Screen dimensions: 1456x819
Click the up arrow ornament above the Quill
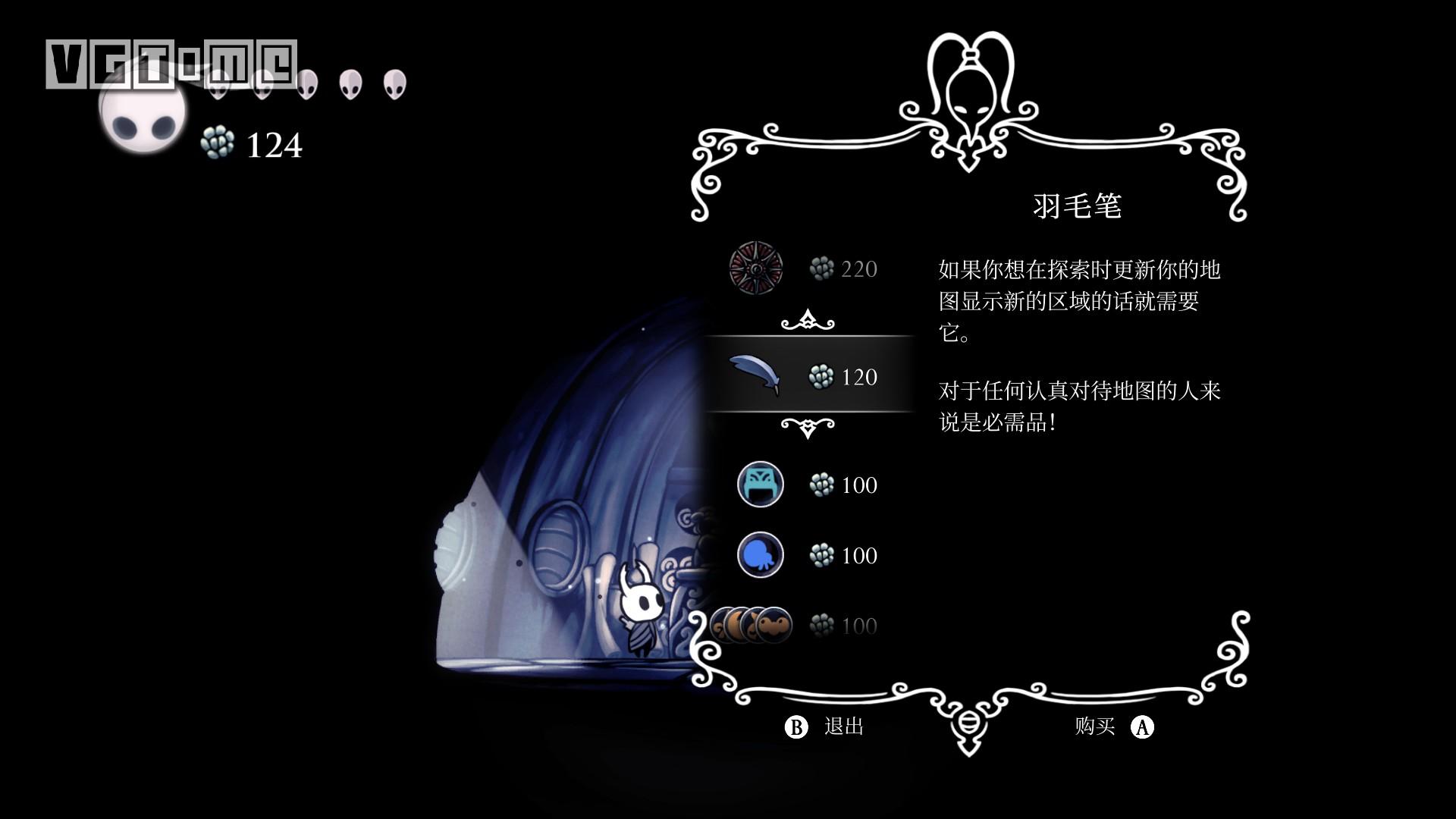[810, 322]
